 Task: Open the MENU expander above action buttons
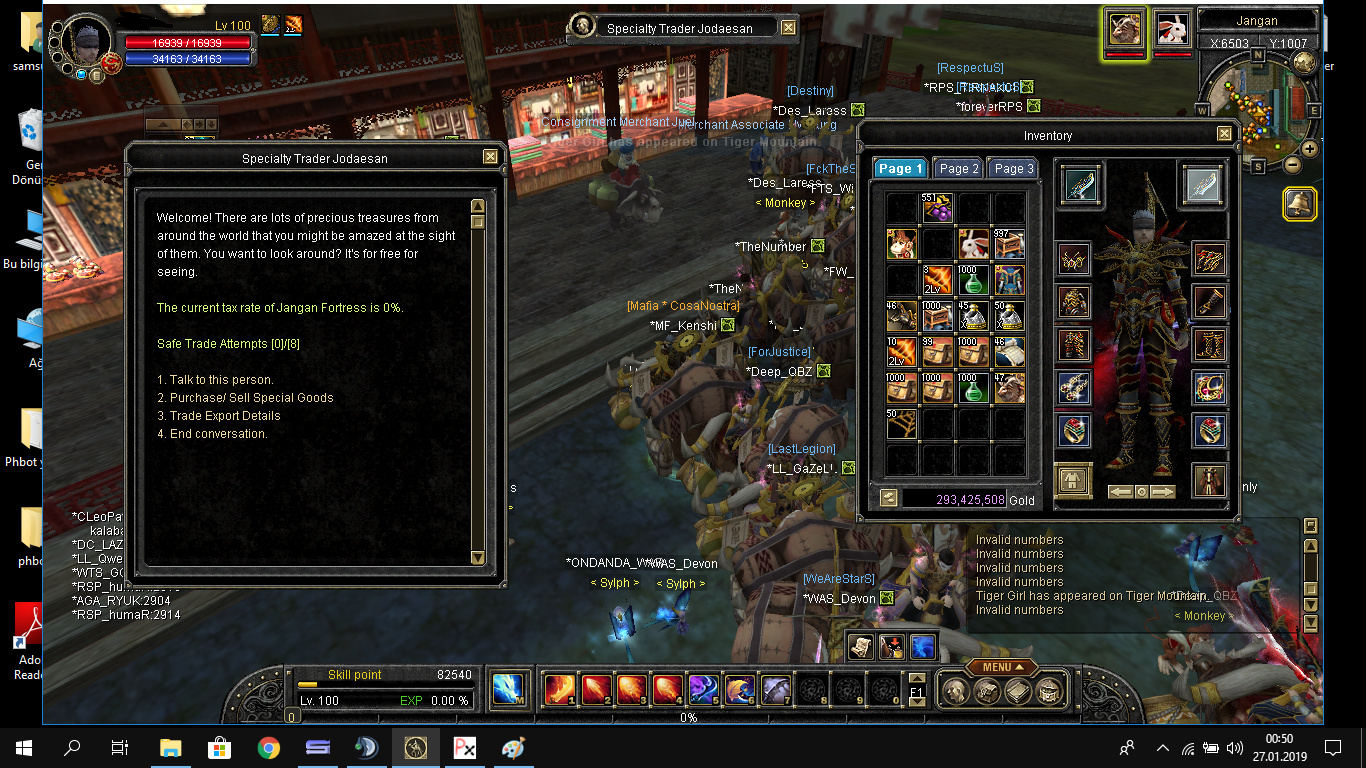pyautogui.click(x=1001, y=667)
